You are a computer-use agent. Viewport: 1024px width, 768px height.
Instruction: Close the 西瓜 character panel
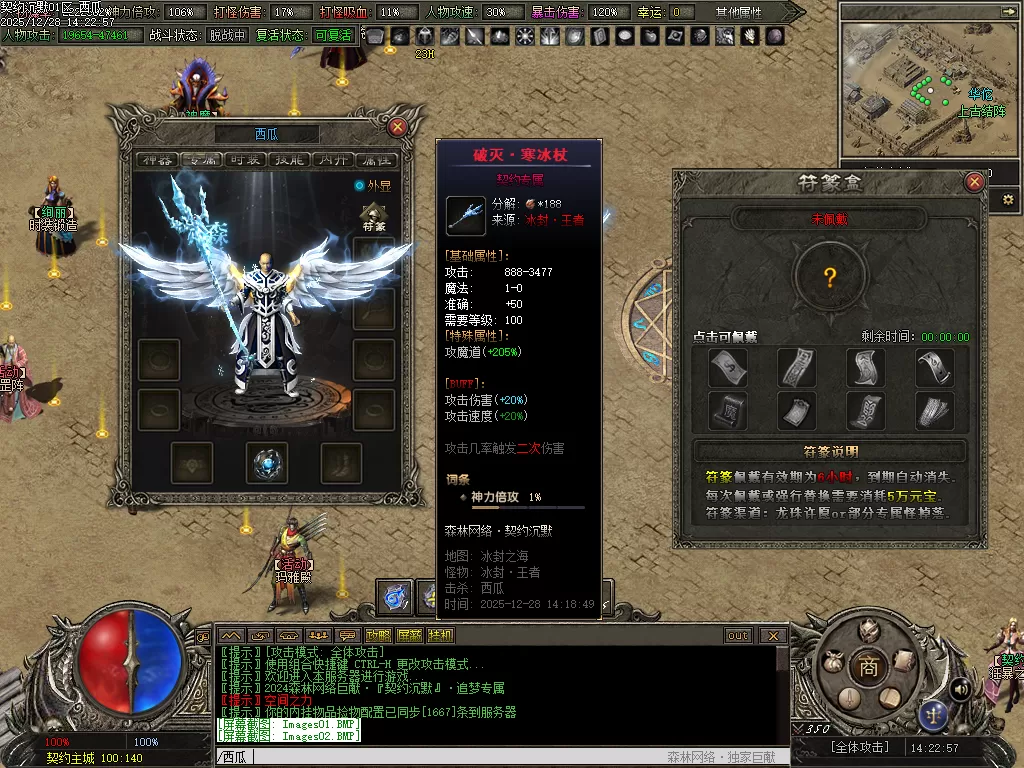click(x=398, y=127)
